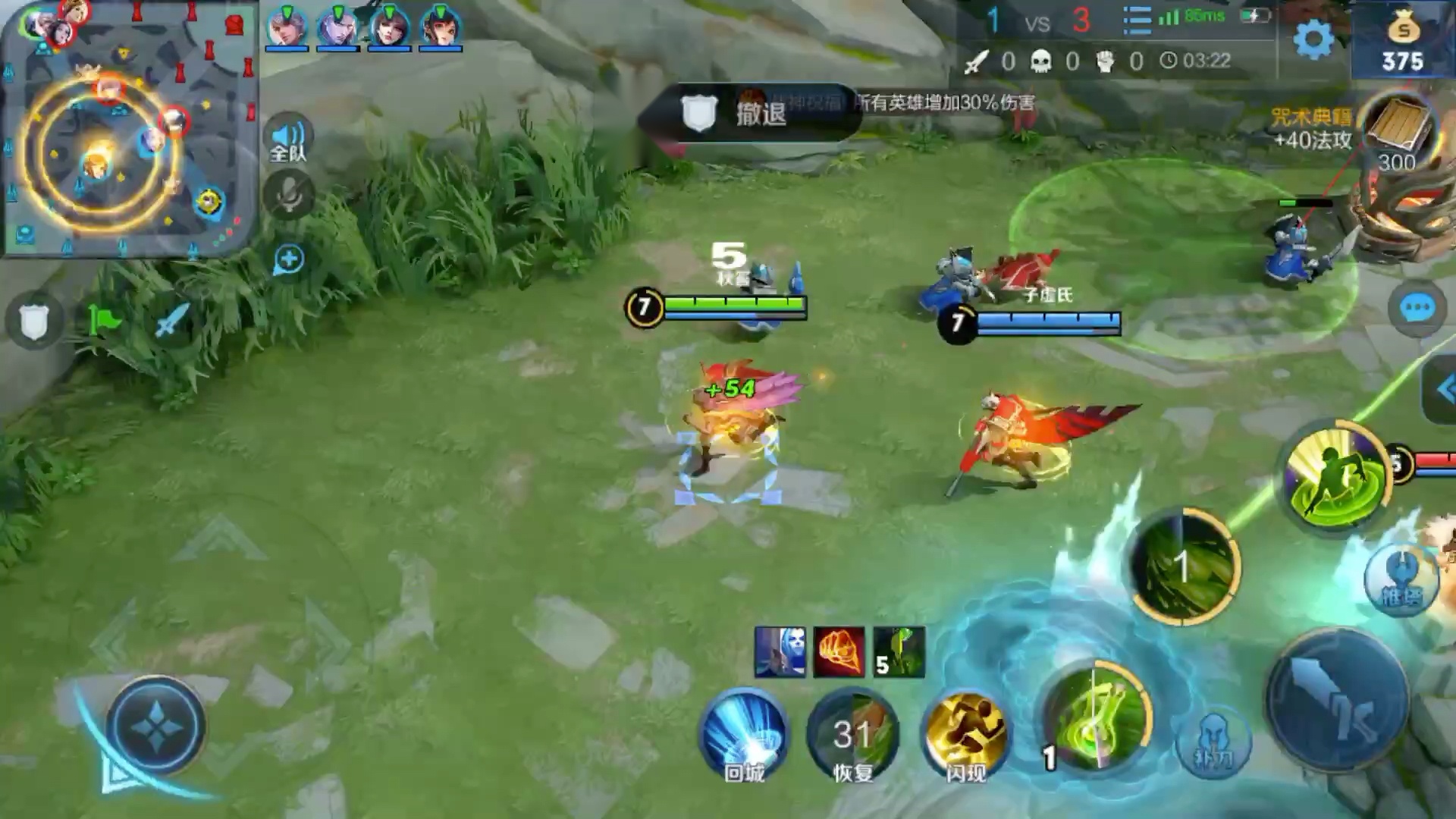Open the chat speech bubble

(1416, 309)
